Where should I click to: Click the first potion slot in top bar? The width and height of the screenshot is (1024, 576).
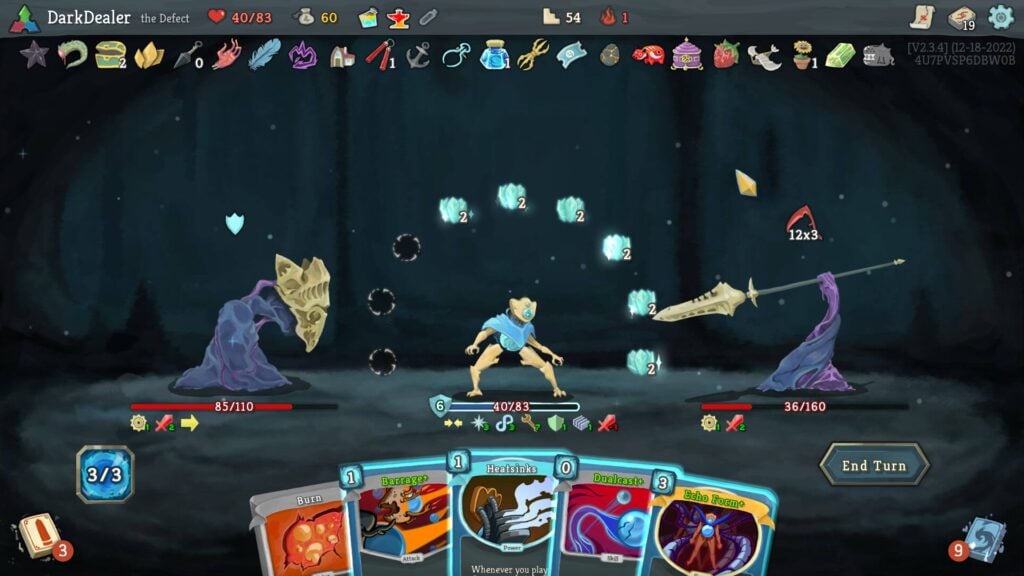(x=369, y=17)
